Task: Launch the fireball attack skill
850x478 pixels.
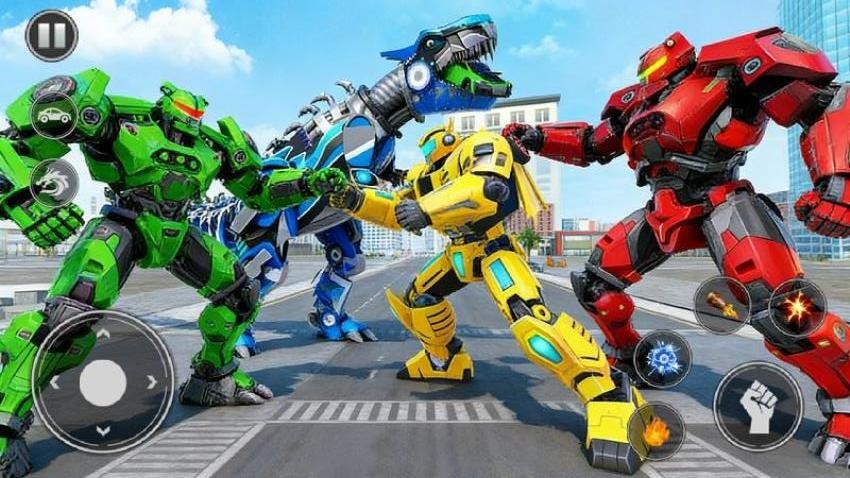Action: (657, 431)
